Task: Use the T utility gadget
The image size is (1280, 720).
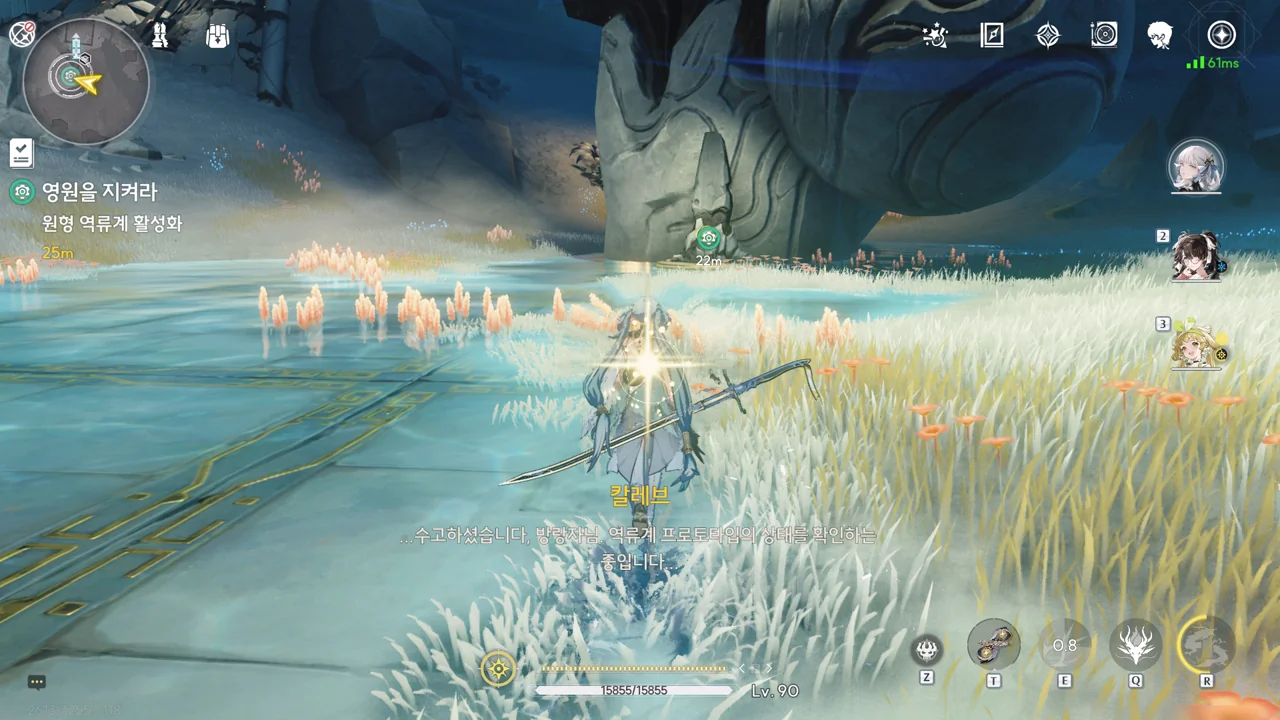Action: click(x=994, y=645)
